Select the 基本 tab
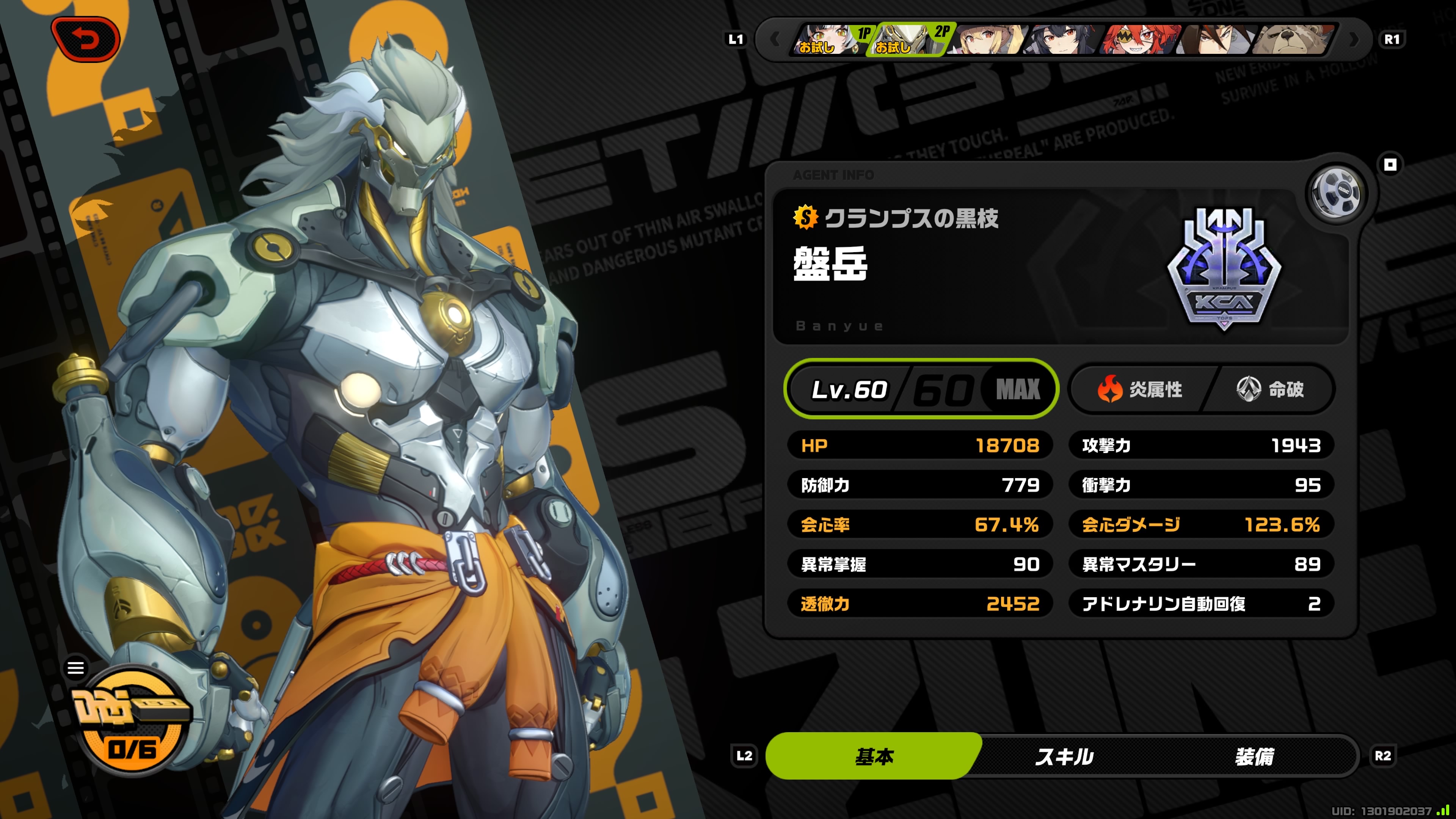Screen dimensions: 1456x819 tap(874, 756)
